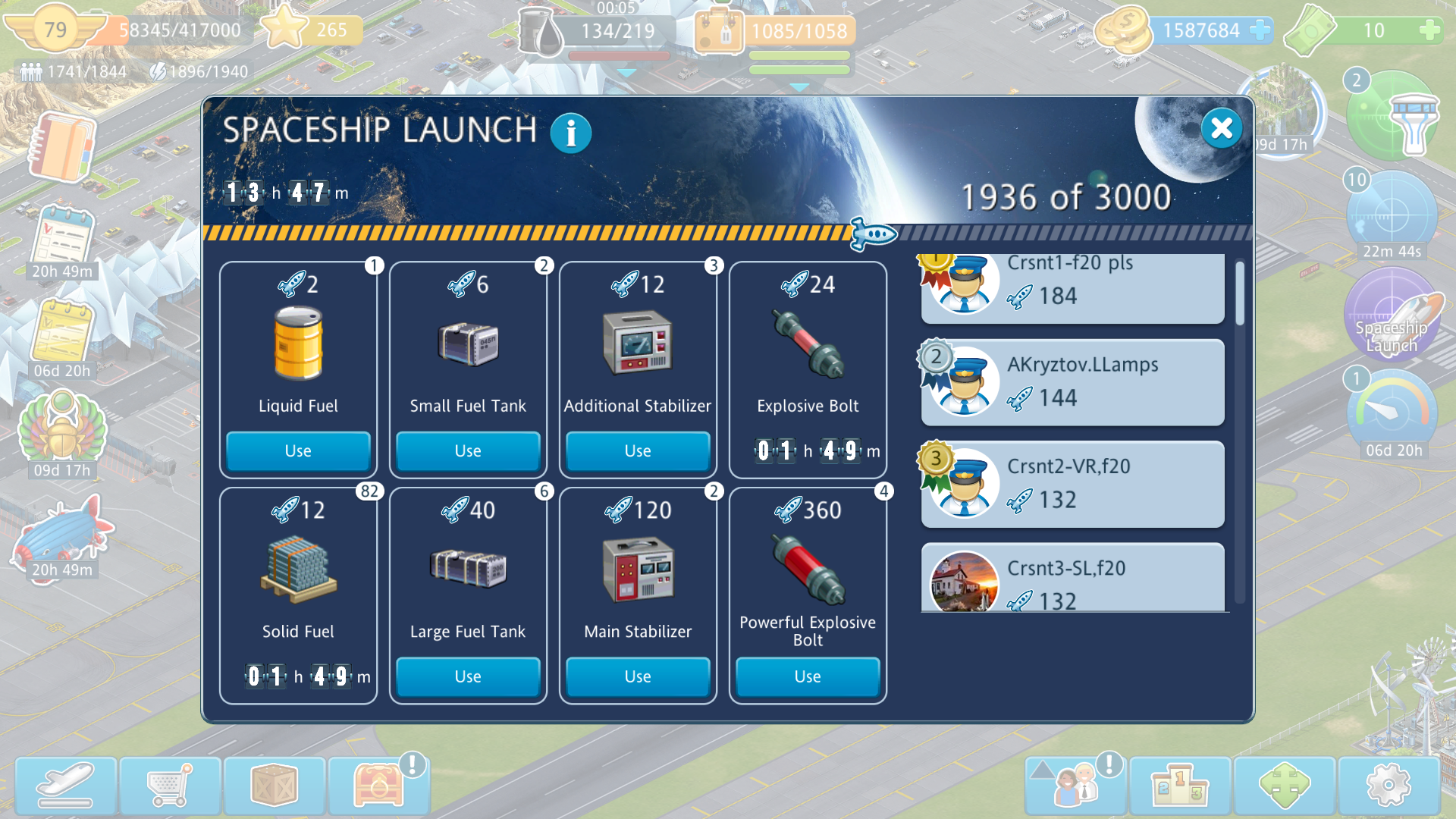The image size is (1456, 819).
Task: Use the Small Fuel Tank
Action: (x=468, y=450)
